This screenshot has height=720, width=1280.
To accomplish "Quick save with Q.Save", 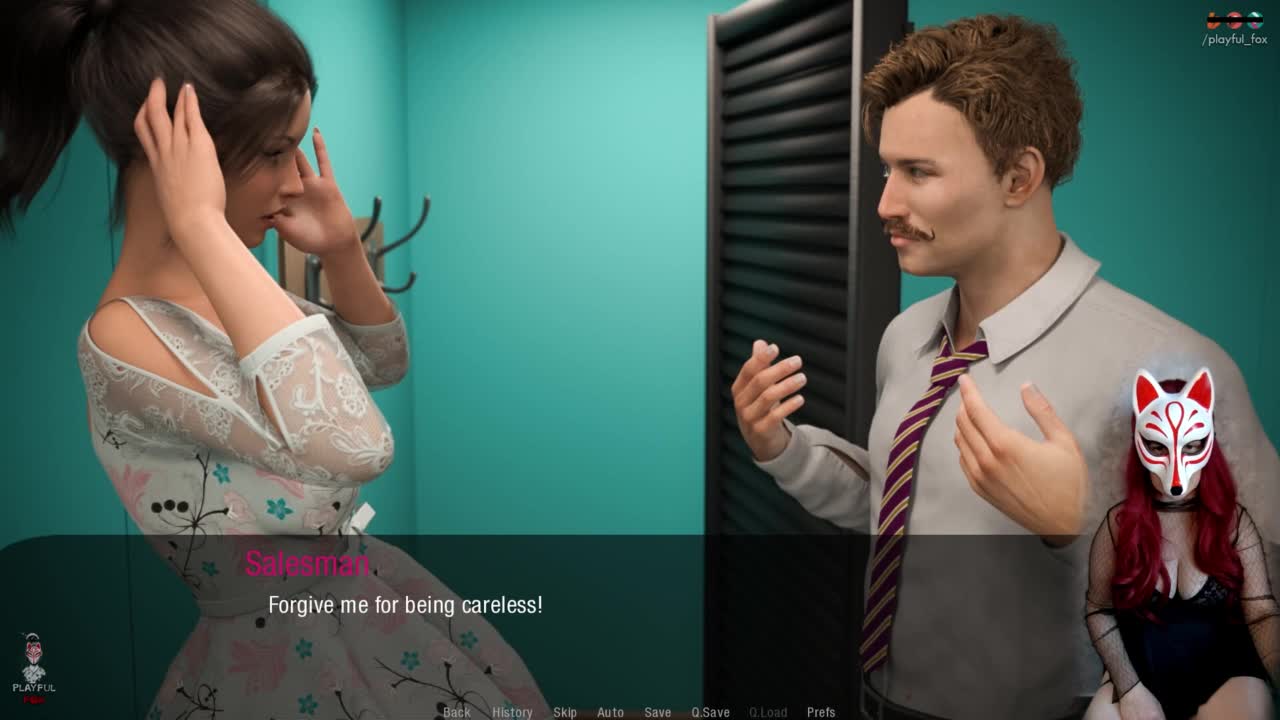I will coord(710,712).
